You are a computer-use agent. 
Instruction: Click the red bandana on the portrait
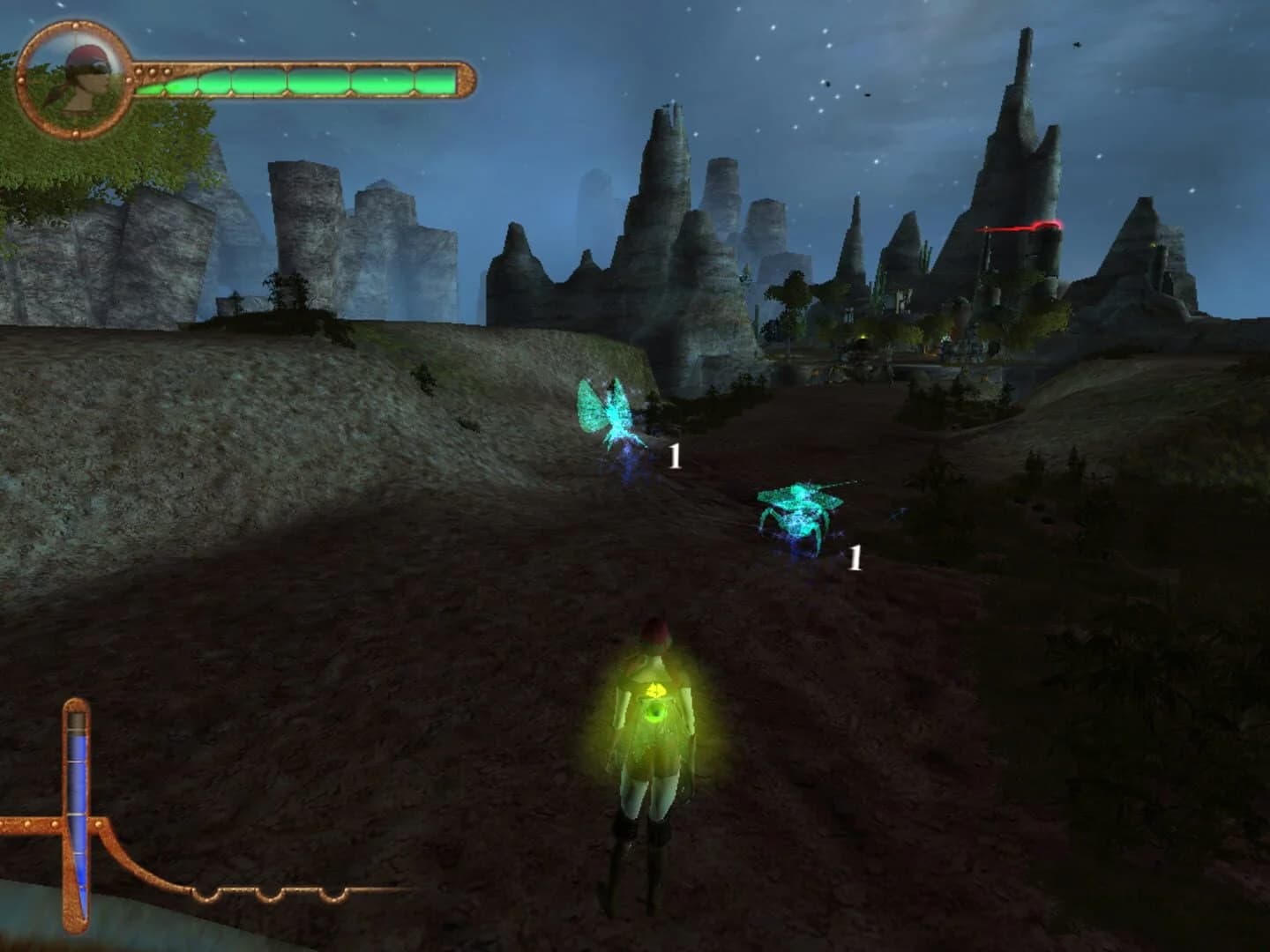click(x=84, y=55)
